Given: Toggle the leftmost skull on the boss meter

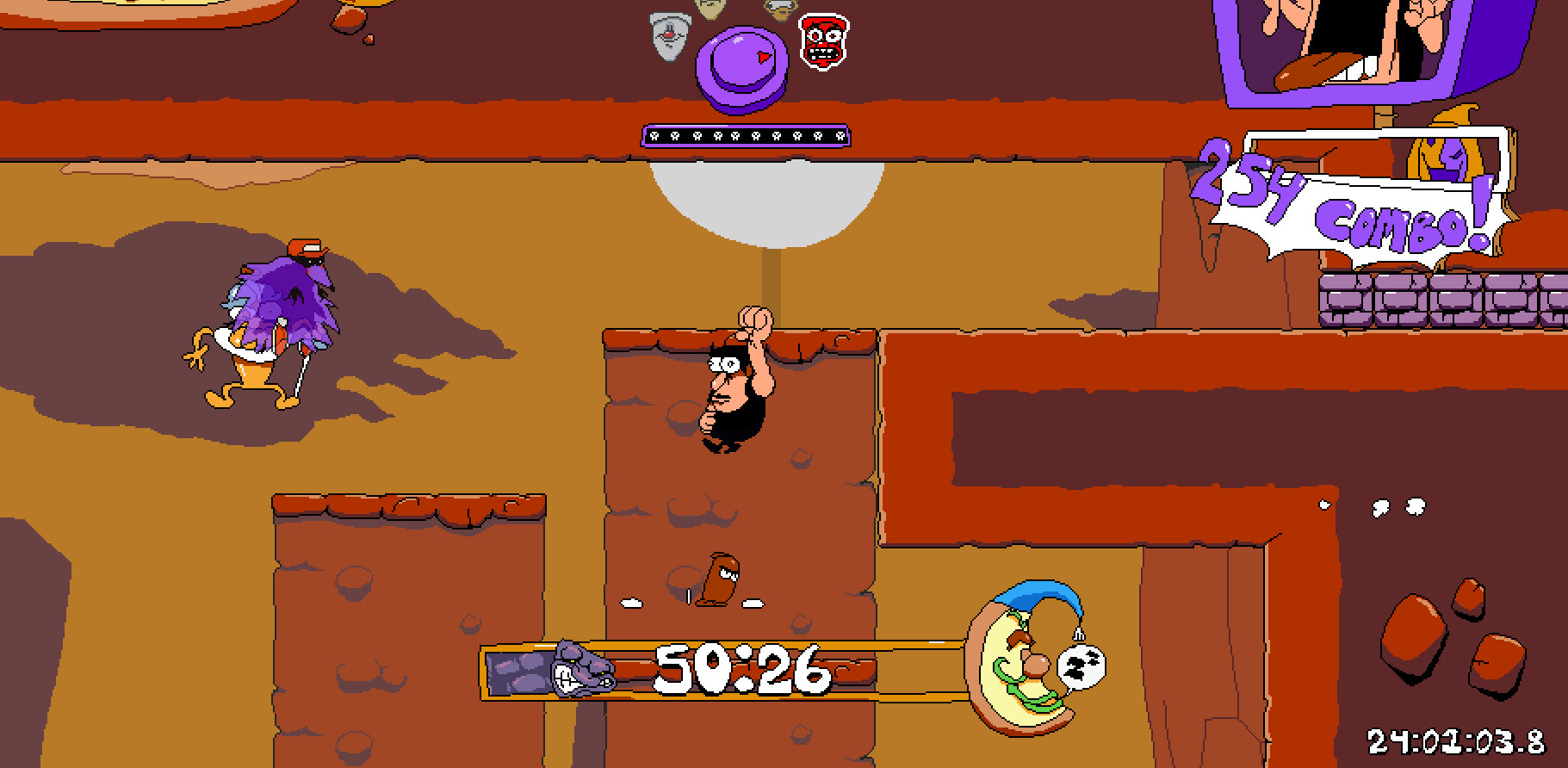Looking at the screenshot, I should (x=653, y=136).
